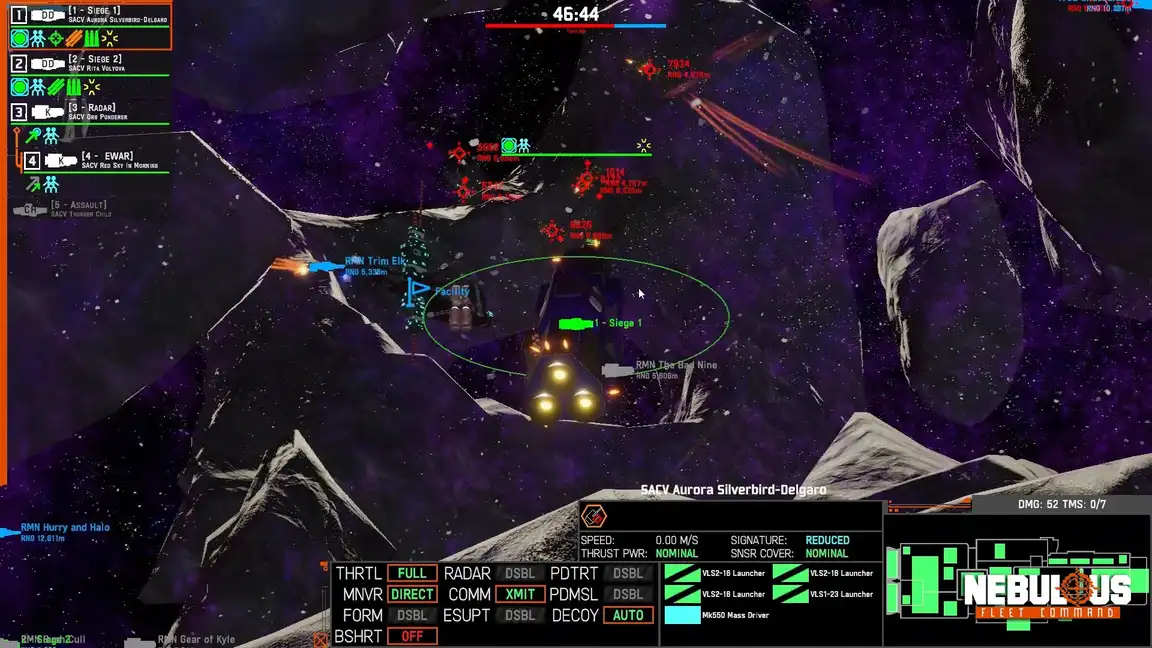Toggle the RADAR DSBL button
This screenshot has width=1152, height=648.
point(519,574)
